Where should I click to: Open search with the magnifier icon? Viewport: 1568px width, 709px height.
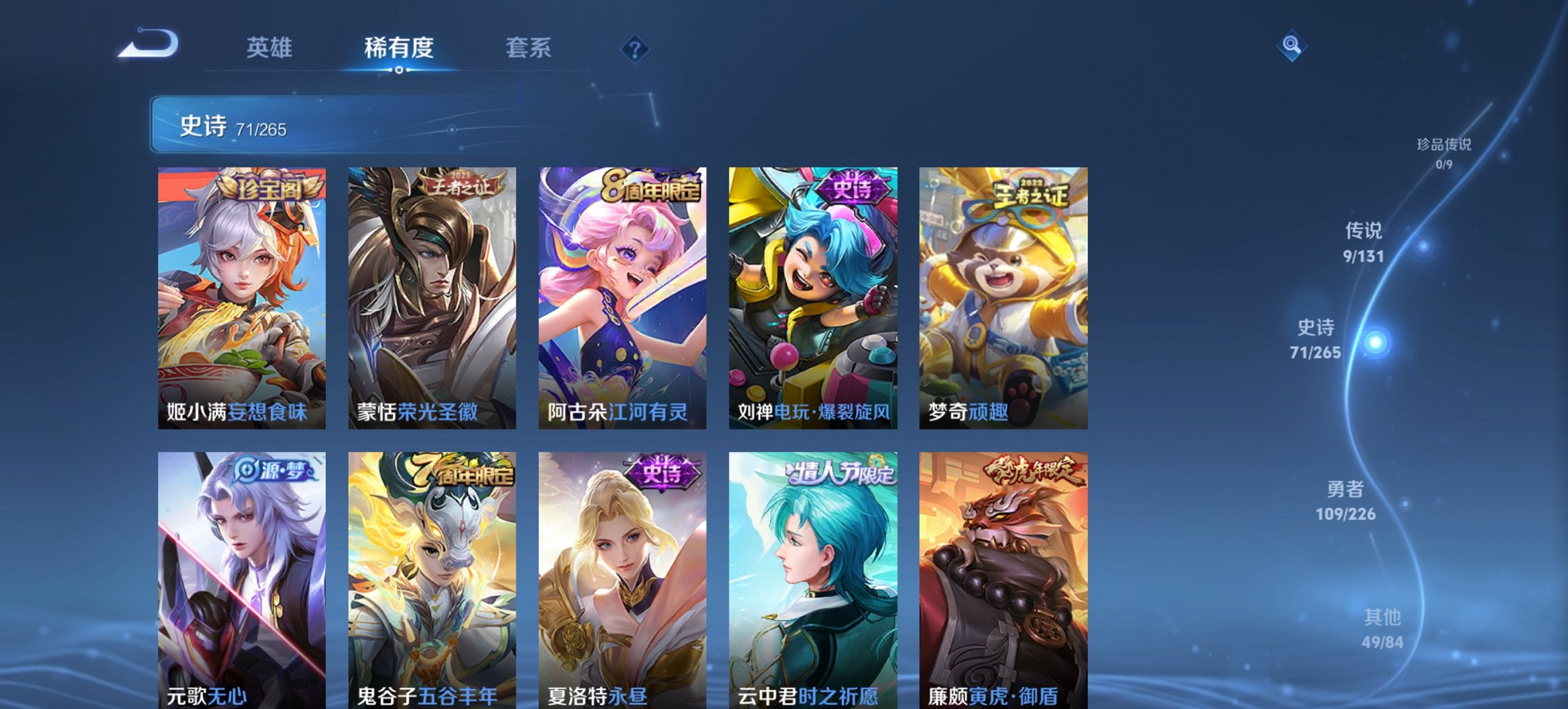pyautogui.click(x=1293, y=46)
